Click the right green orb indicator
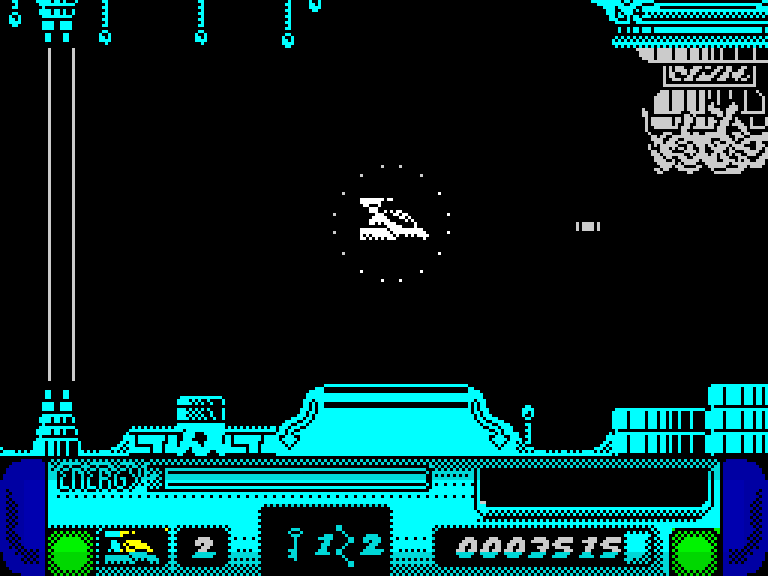The width and height of the screenshot is (768, 576). pos(695,551)
